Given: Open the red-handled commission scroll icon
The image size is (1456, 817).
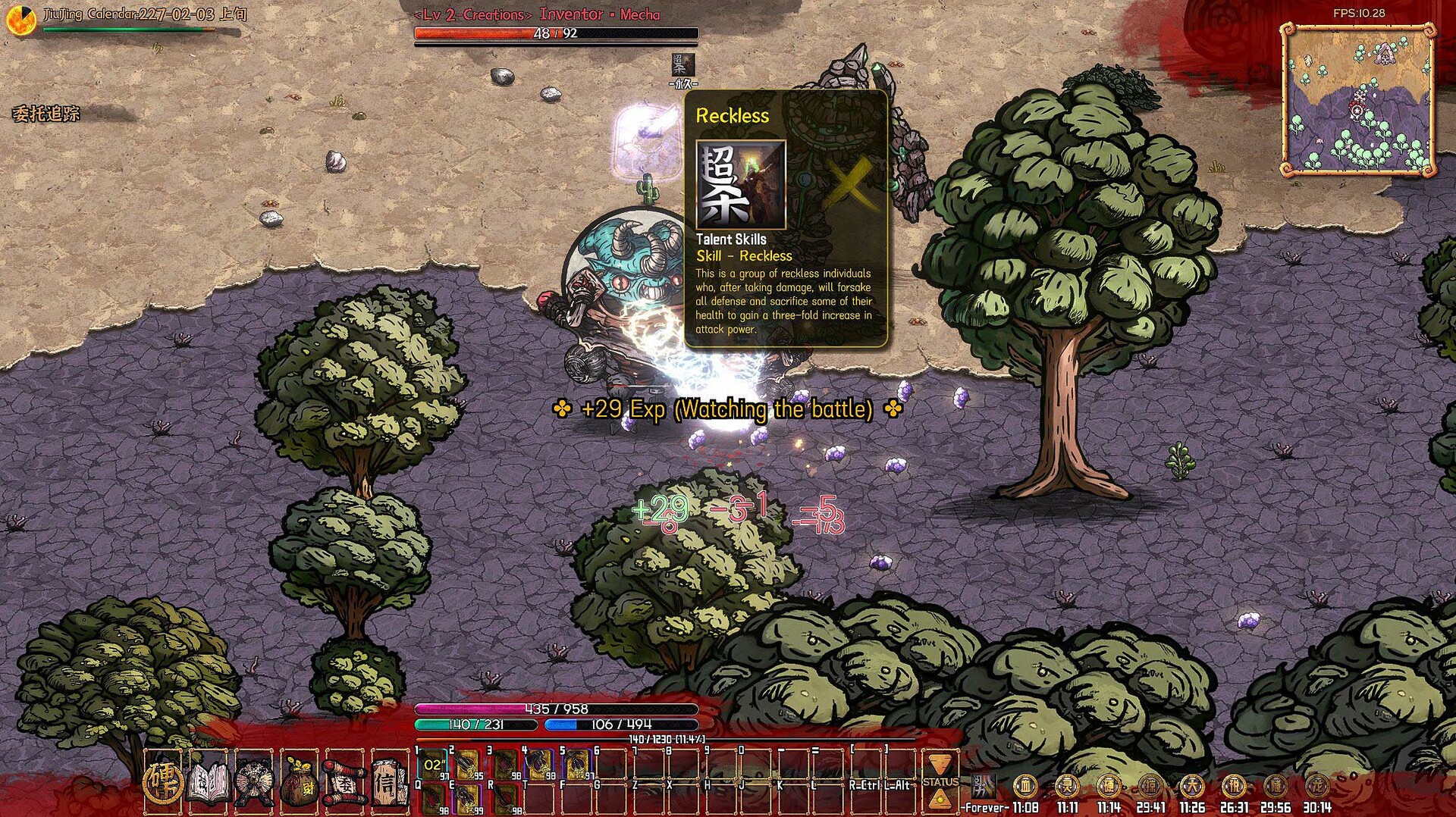Looking at the screenshot, I should tap(344, 781).
